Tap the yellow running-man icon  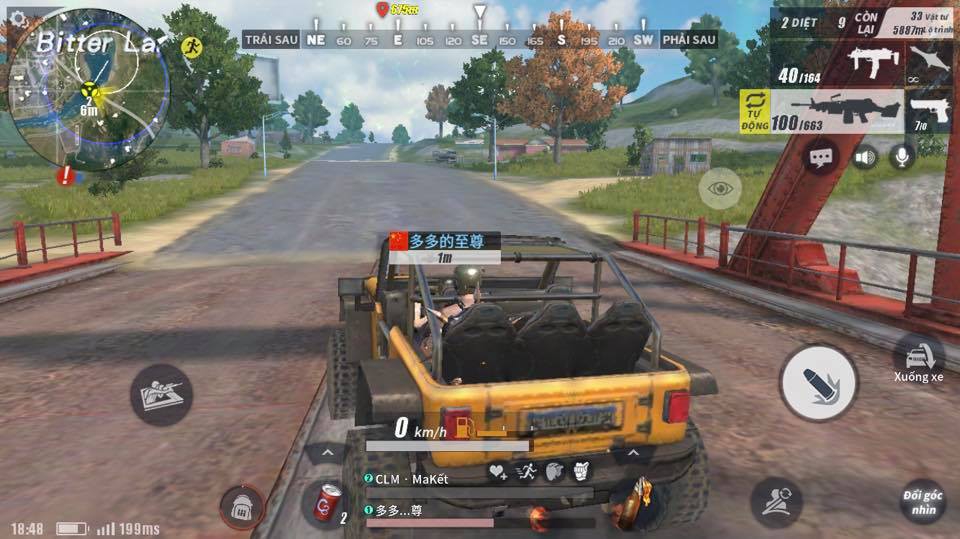coord(192,46)
